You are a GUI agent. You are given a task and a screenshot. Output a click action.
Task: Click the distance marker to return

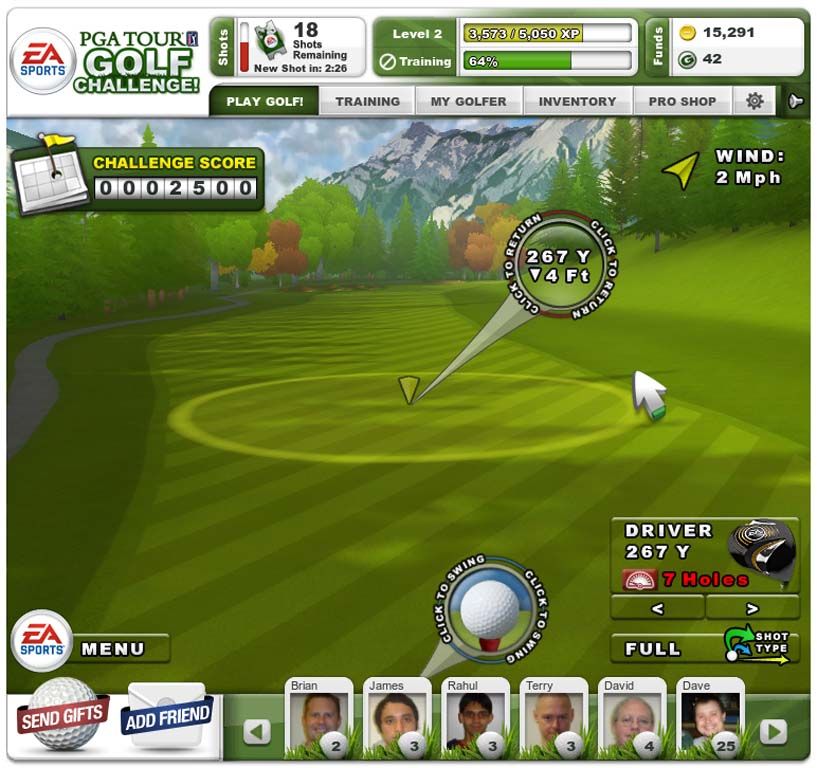tap(559, 265)
